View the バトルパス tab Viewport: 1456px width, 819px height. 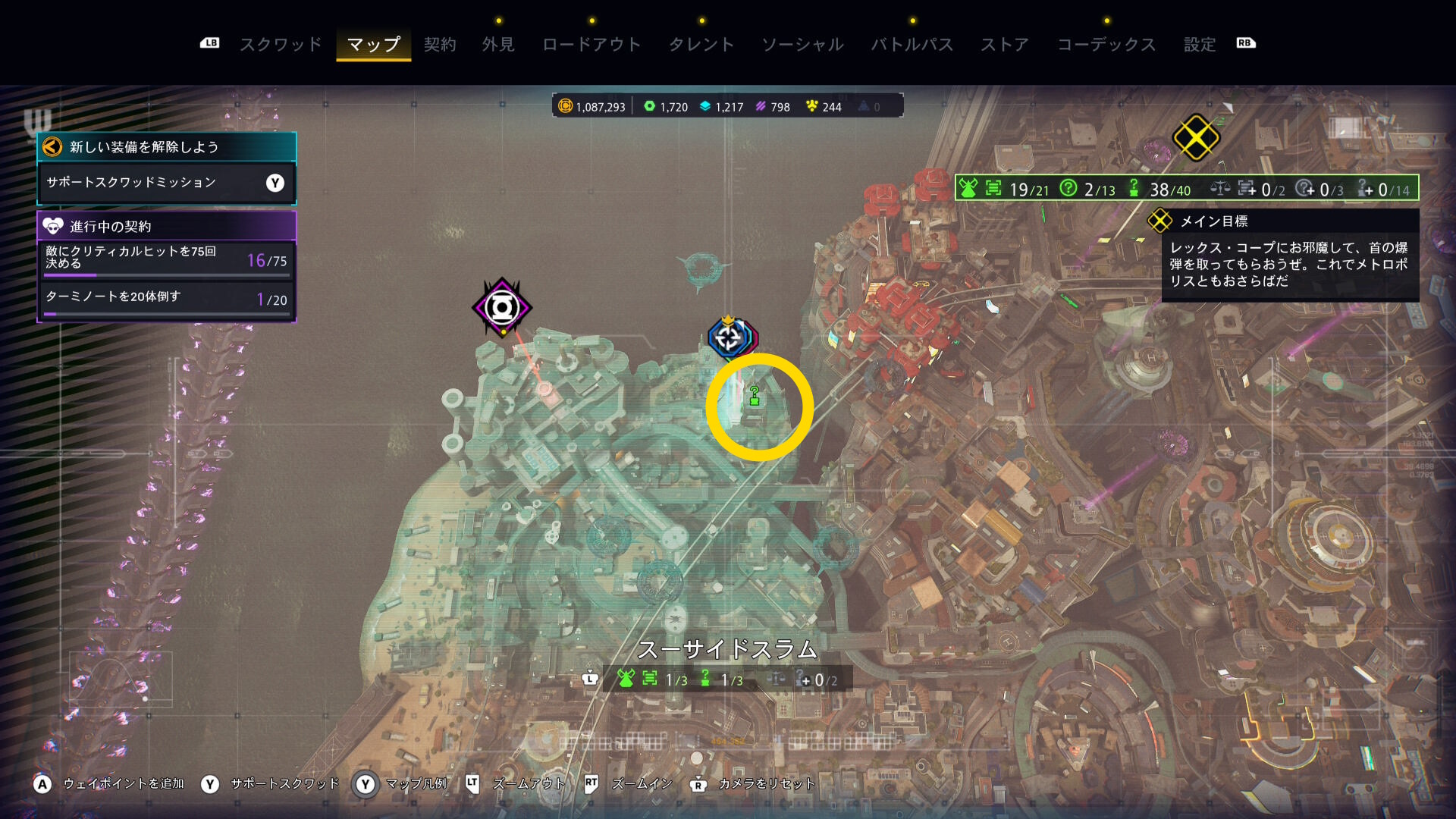tap(912, 45)
